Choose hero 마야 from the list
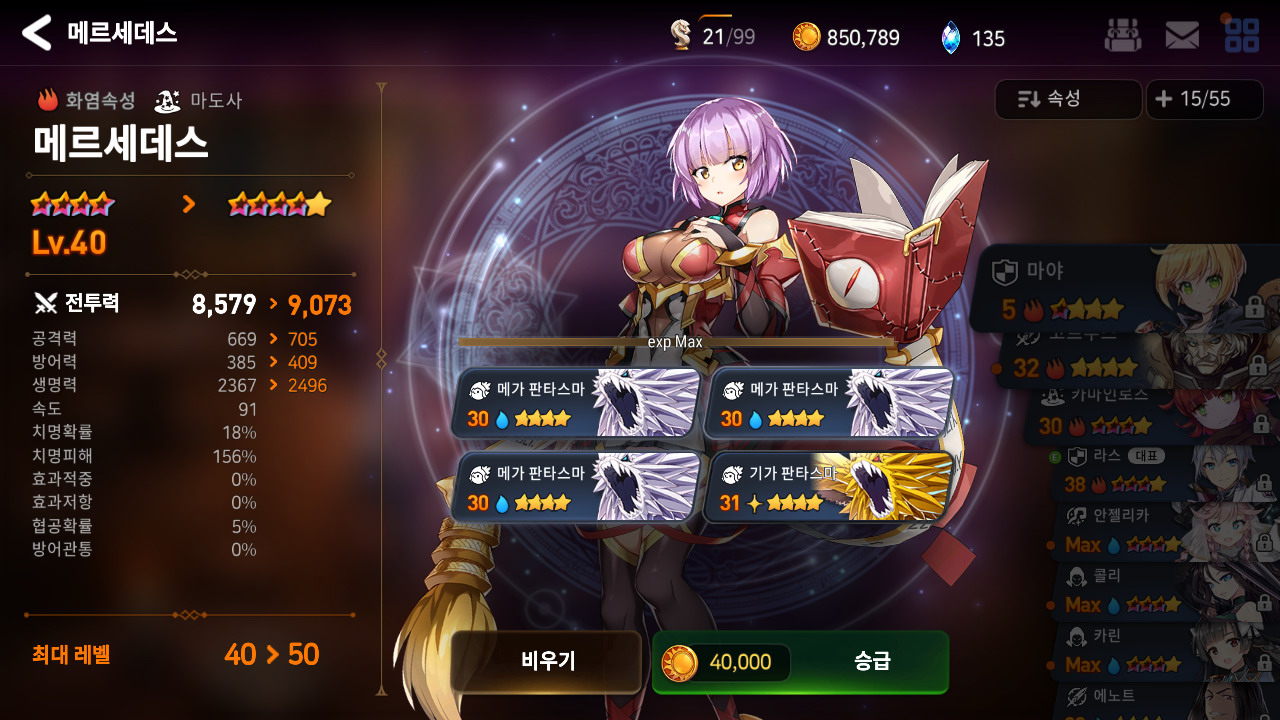The width and height of the screenshot is (1280, 720). coord(1120,288)
